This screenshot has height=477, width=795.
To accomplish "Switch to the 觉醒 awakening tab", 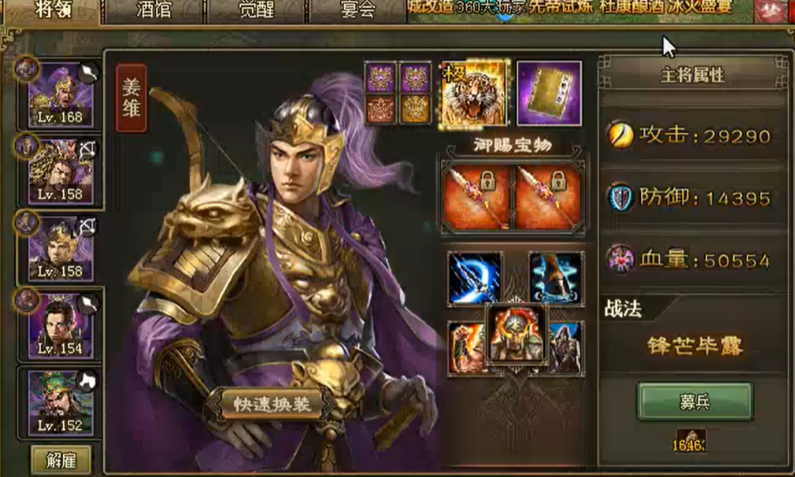I will click(256, 10).
